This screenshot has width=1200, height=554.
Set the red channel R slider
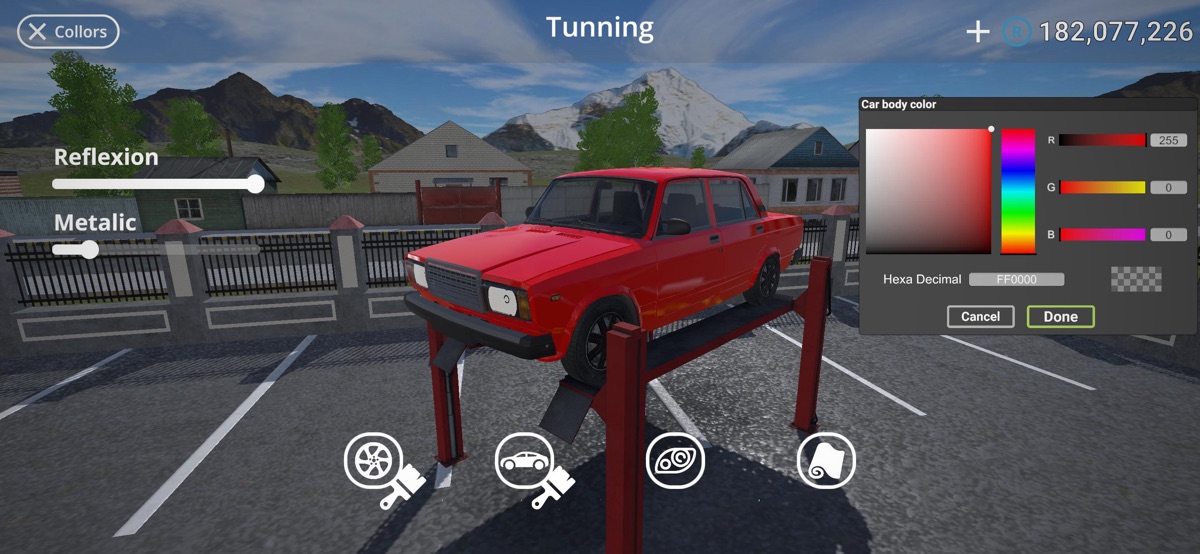coord(1102,141)
